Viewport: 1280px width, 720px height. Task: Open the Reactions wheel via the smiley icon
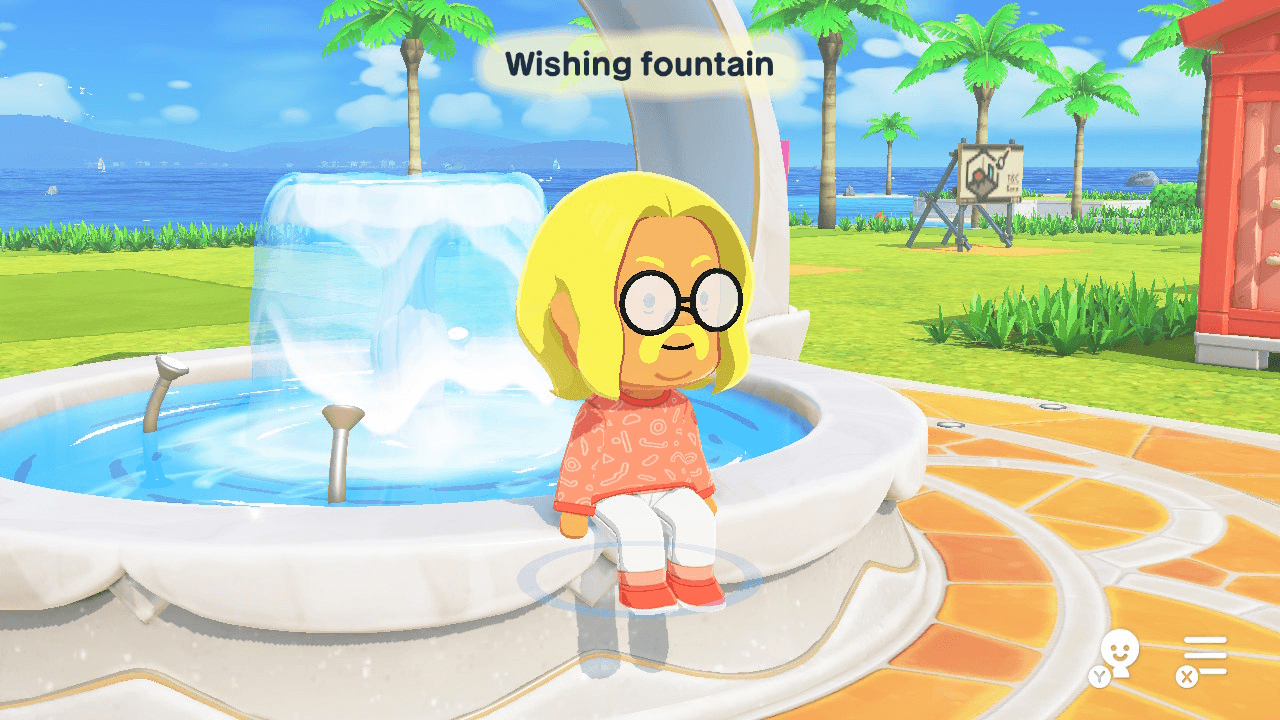click(x=1120, y=648)
